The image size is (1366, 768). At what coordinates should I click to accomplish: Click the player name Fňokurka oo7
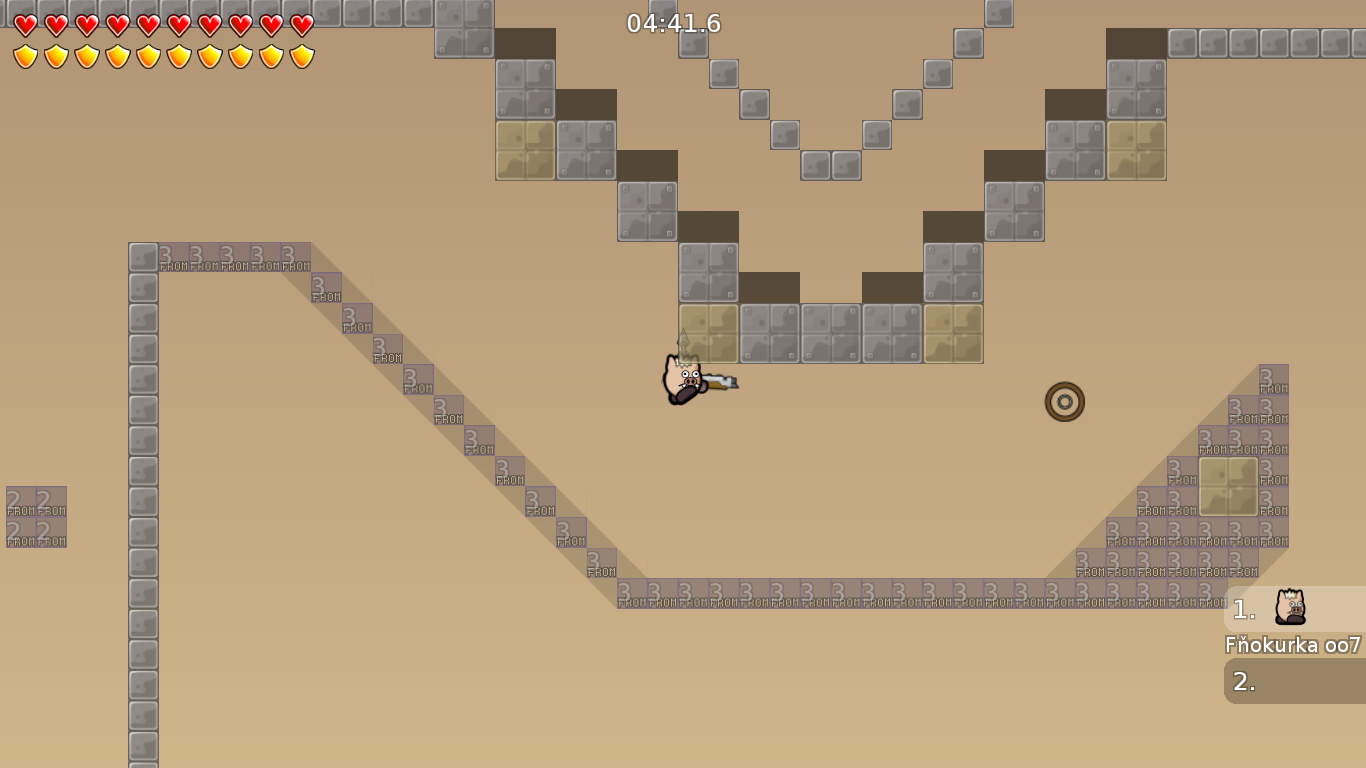coord(1290,646)
